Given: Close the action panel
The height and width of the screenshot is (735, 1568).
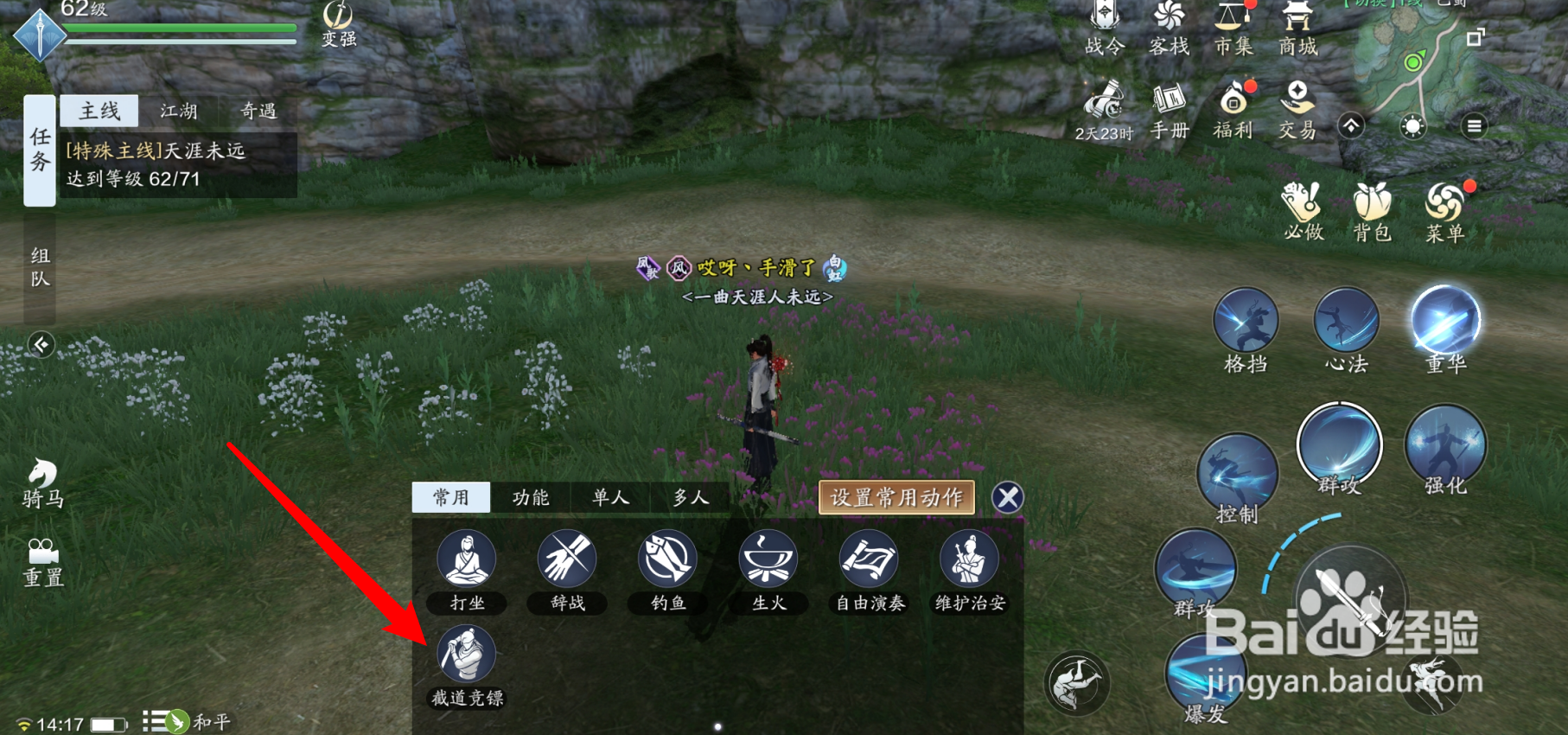Looking at the screenshot, I should (1008, 497).
